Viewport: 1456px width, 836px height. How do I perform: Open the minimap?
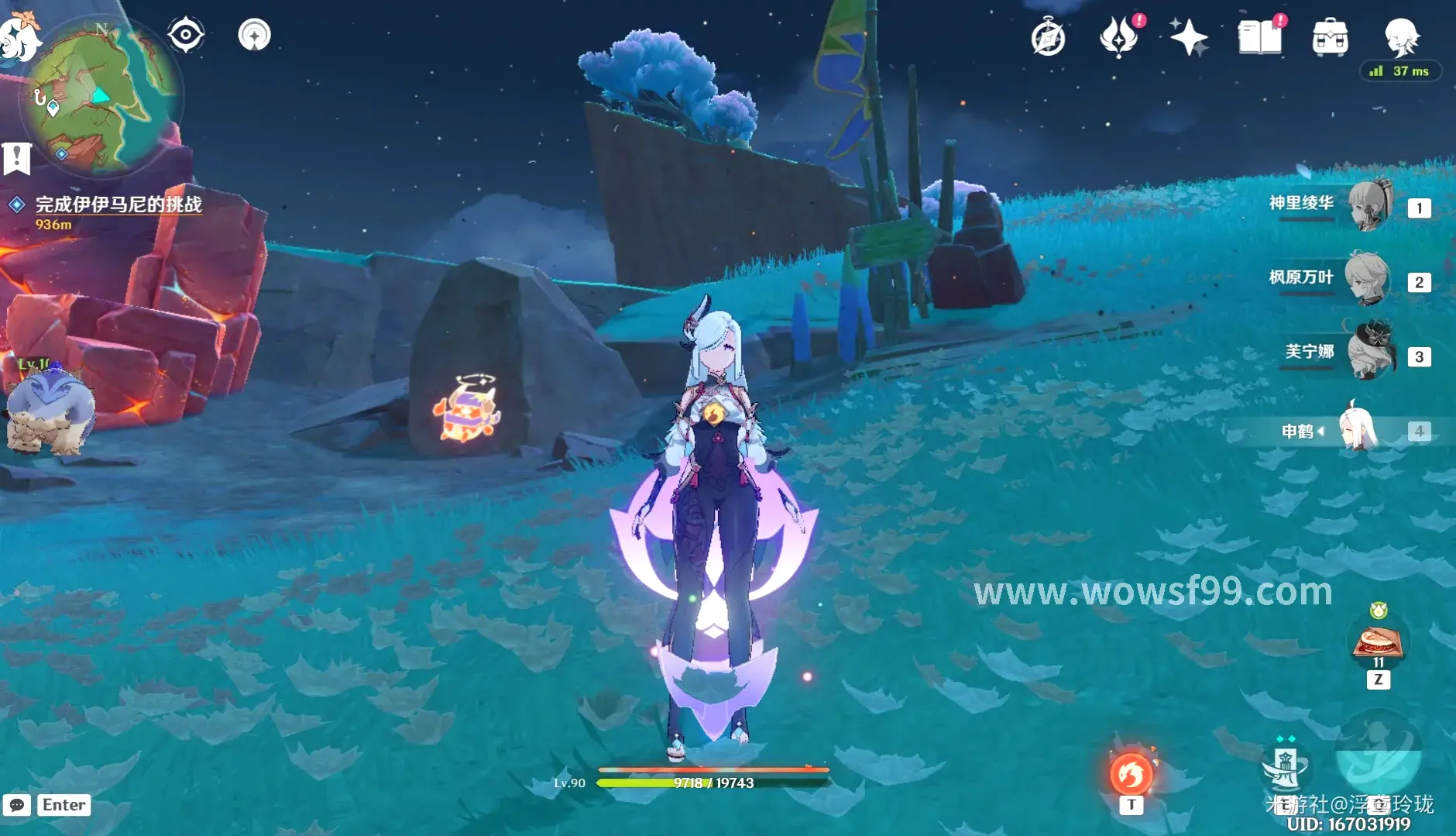click(101, 97)
